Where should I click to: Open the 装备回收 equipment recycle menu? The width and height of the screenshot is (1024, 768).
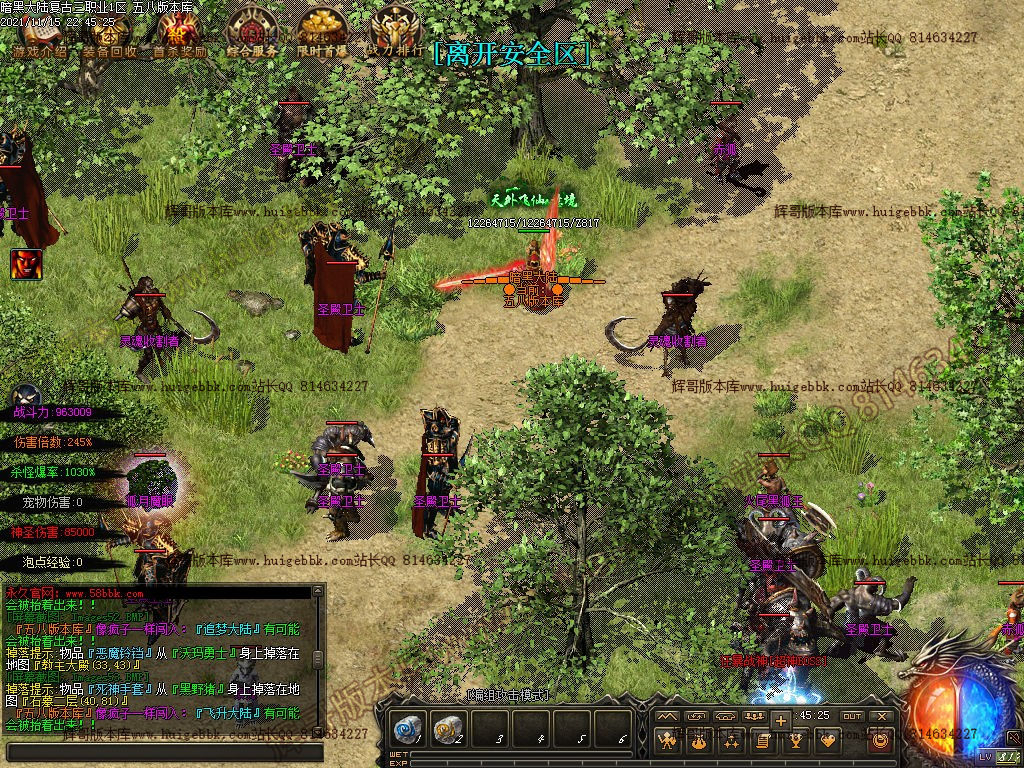point(110,35)
